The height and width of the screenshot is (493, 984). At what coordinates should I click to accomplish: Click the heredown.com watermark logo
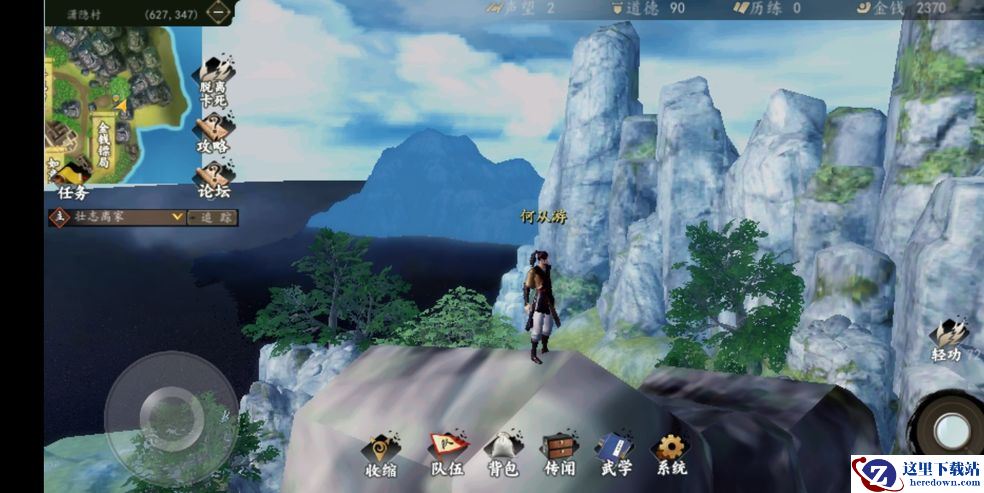[915, 473]
